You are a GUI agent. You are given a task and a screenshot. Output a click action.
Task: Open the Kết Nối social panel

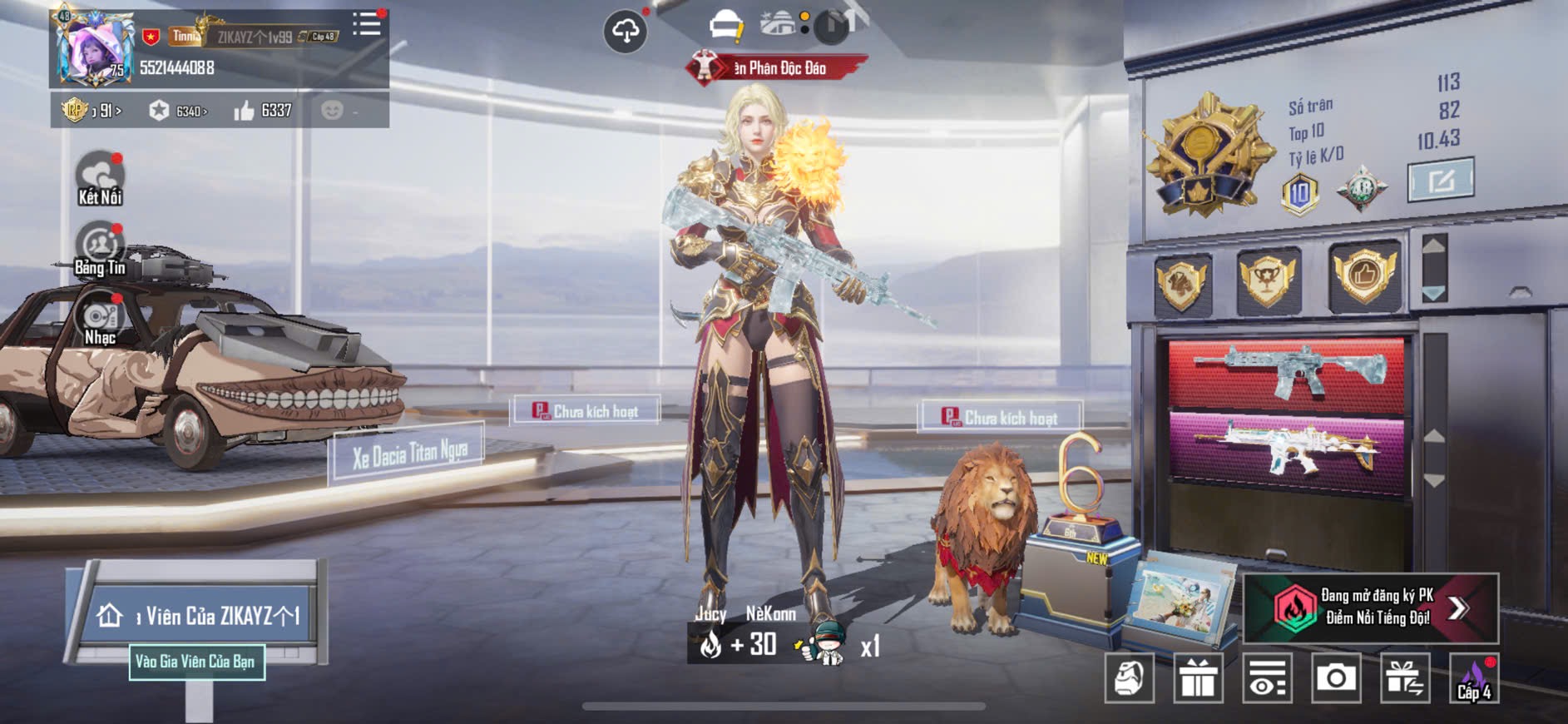tap(100, 178)
